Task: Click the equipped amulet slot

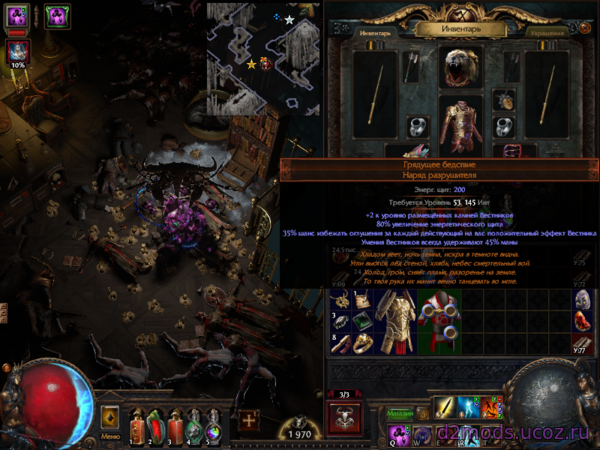Action: point(505,100)
